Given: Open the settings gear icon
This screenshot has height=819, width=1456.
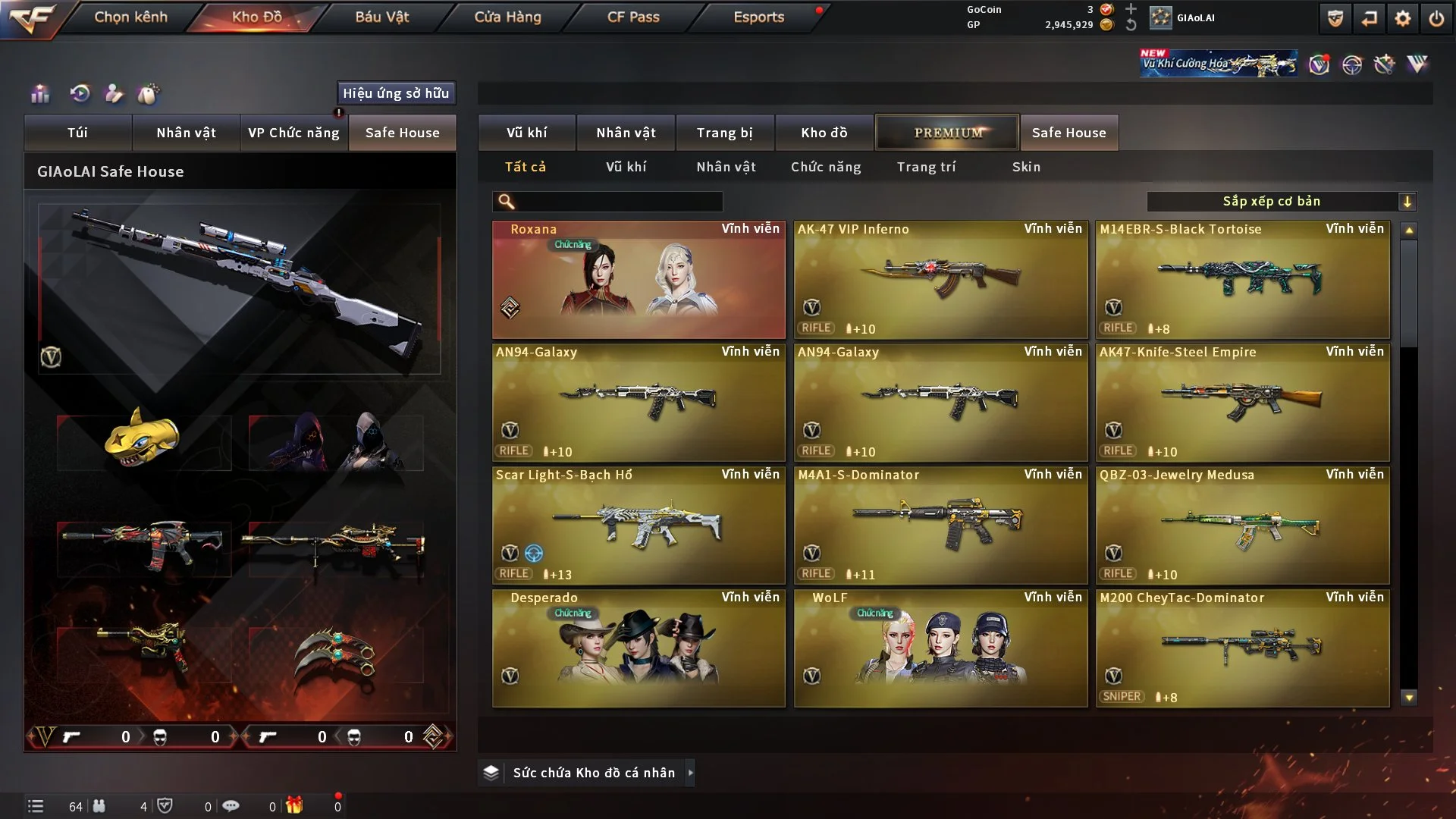Looking at the screenshot, I should coord(1402,18).
